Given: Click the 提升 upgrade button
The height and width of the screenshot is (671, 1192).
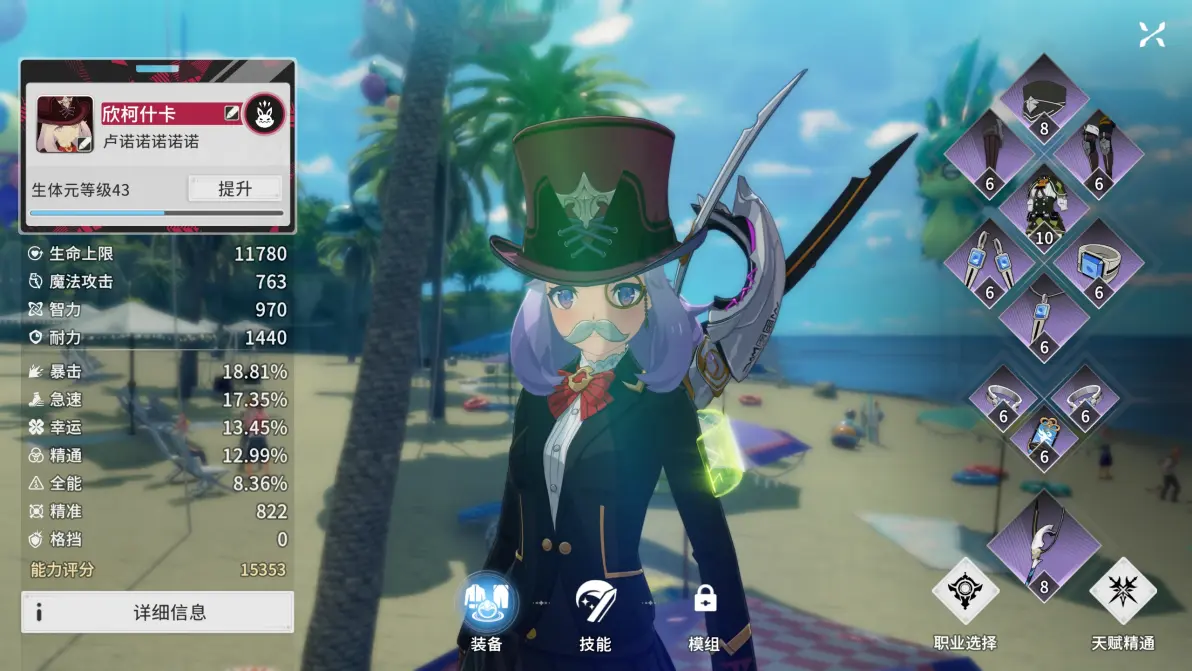Looking at the screenshot, I should [235, 189].
